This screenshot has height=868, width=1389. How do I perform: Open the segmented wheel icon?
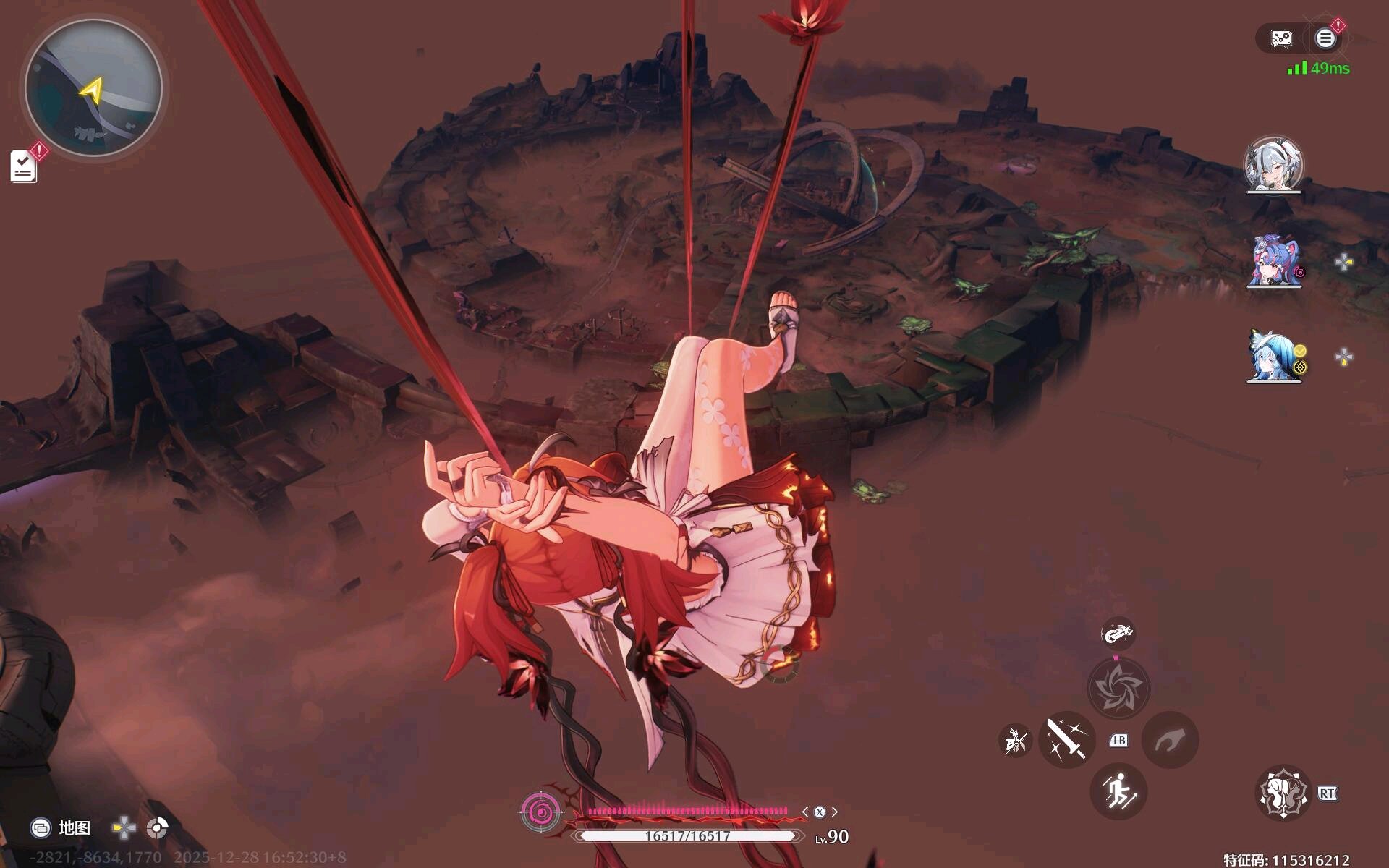(x=157, y=827)
